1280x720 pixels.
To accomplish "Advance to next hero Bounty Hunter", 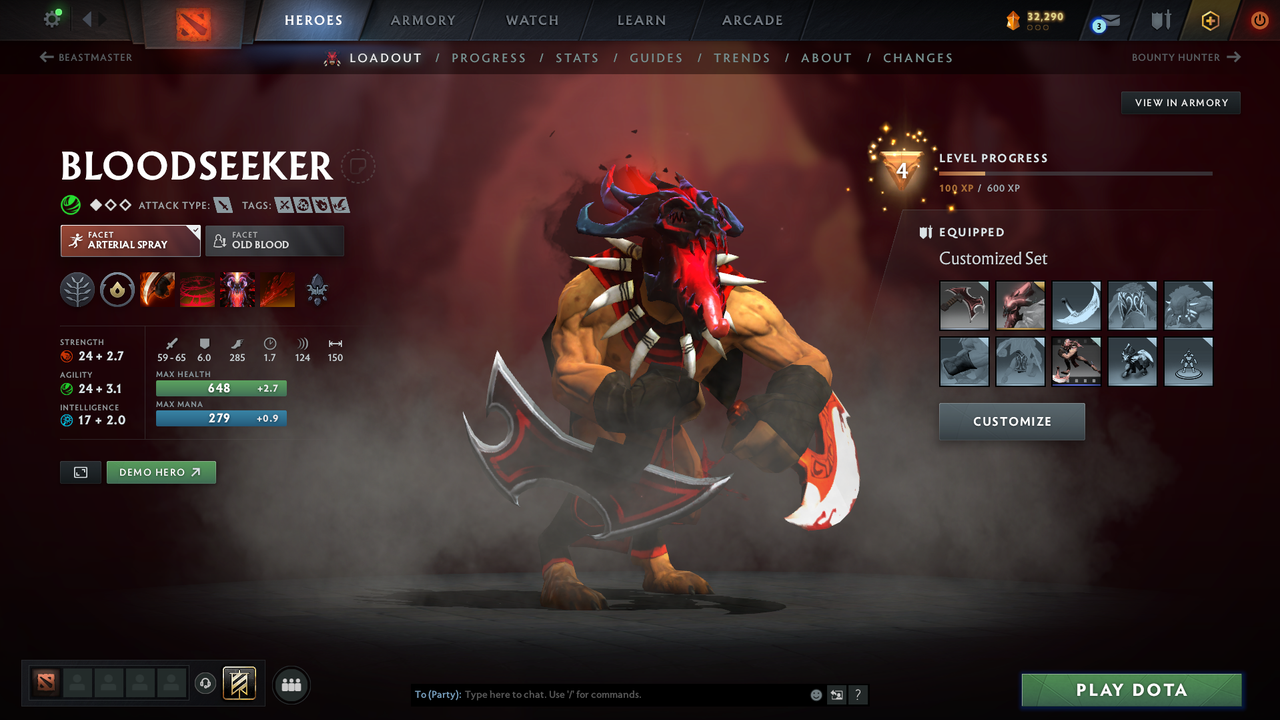I will point(1185,57).
